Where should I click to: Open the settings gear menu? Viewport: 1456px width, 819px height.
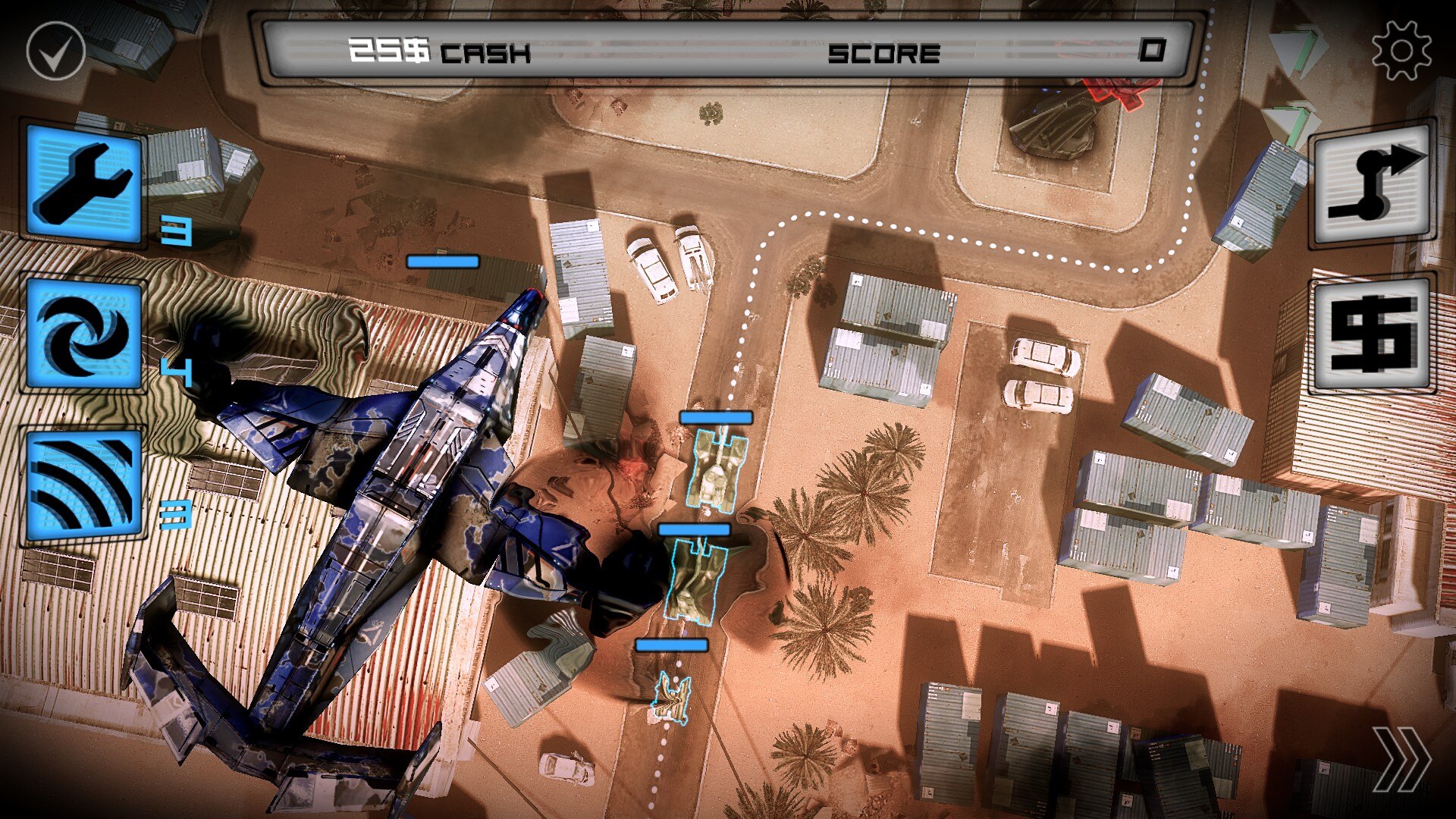1401,50
